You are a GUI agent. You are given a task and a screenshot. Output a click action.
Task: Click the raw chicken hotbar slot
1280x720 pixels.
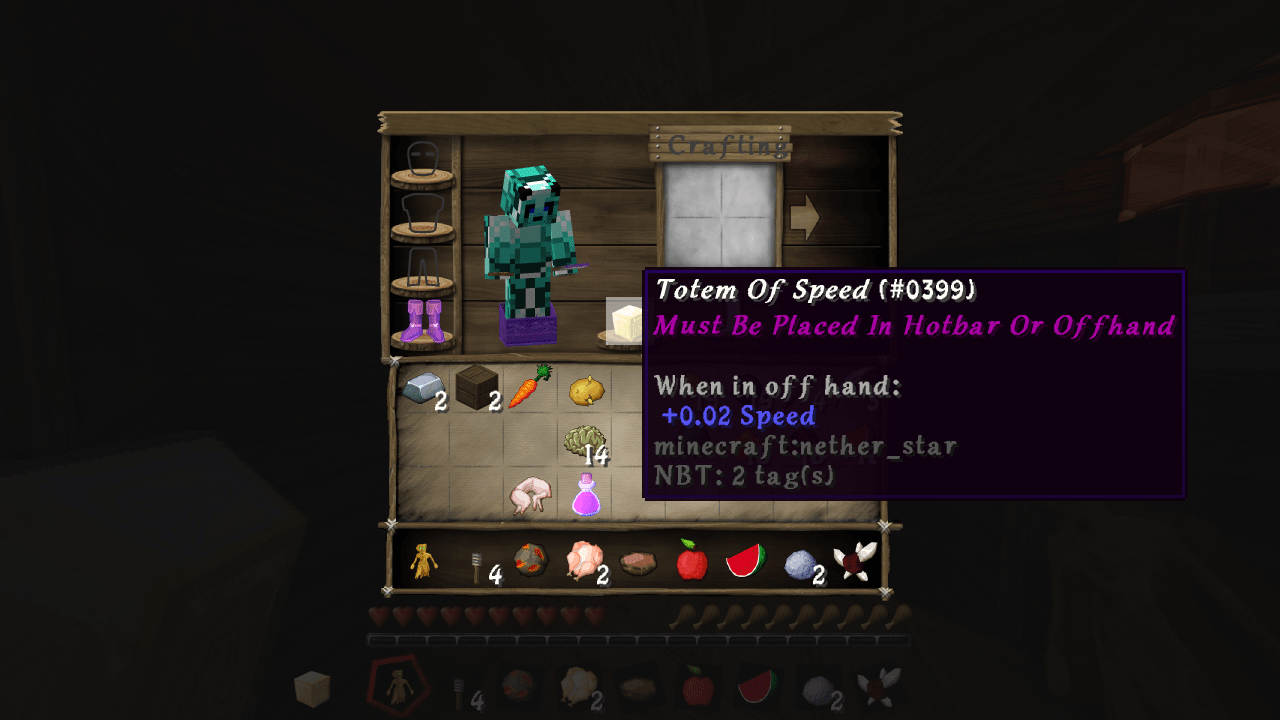click(584, 562)
